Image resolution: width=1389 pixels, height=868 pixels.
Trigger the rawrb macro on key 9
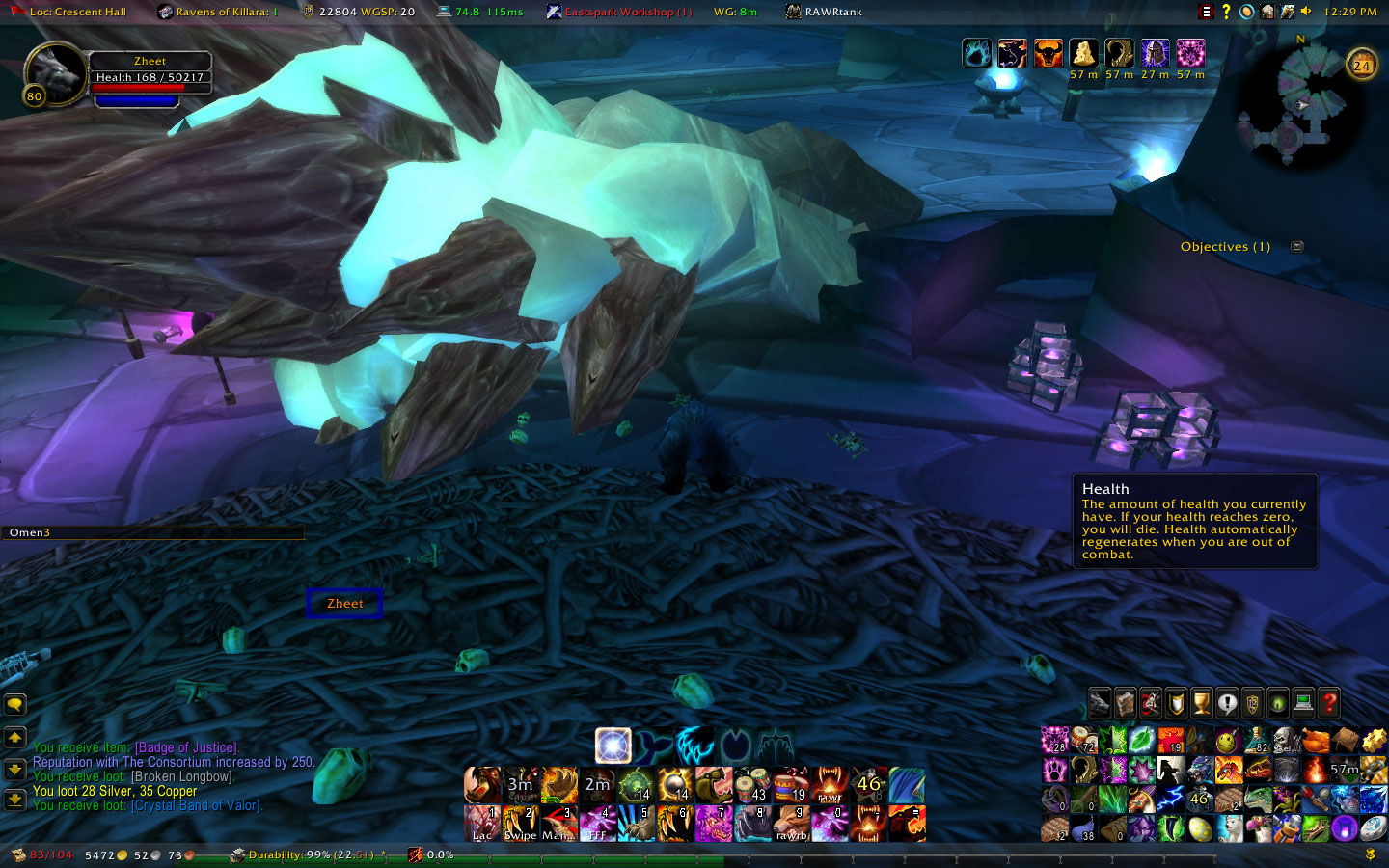[x=791, y=824]
